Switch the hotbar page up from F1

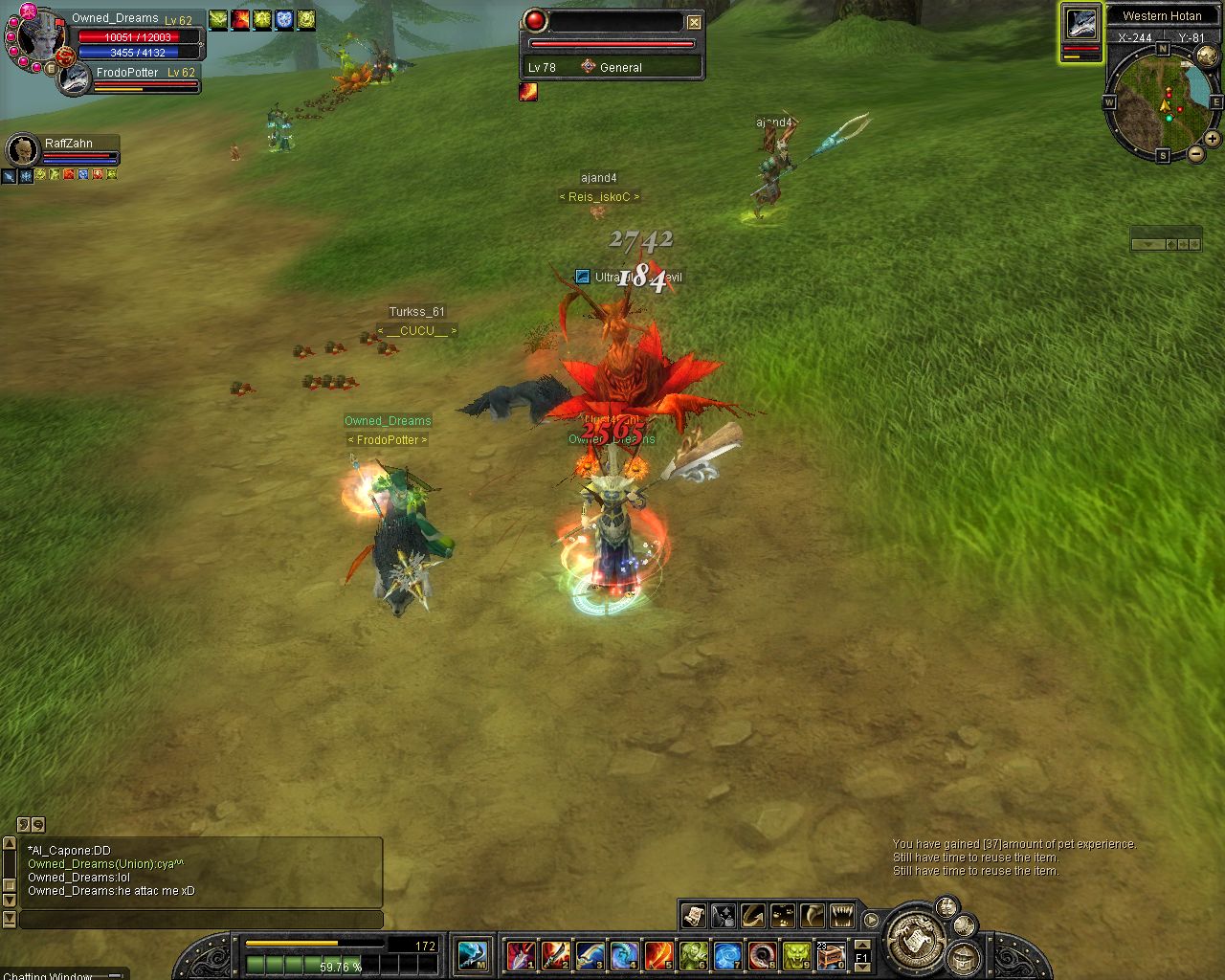tap(861, 946)
